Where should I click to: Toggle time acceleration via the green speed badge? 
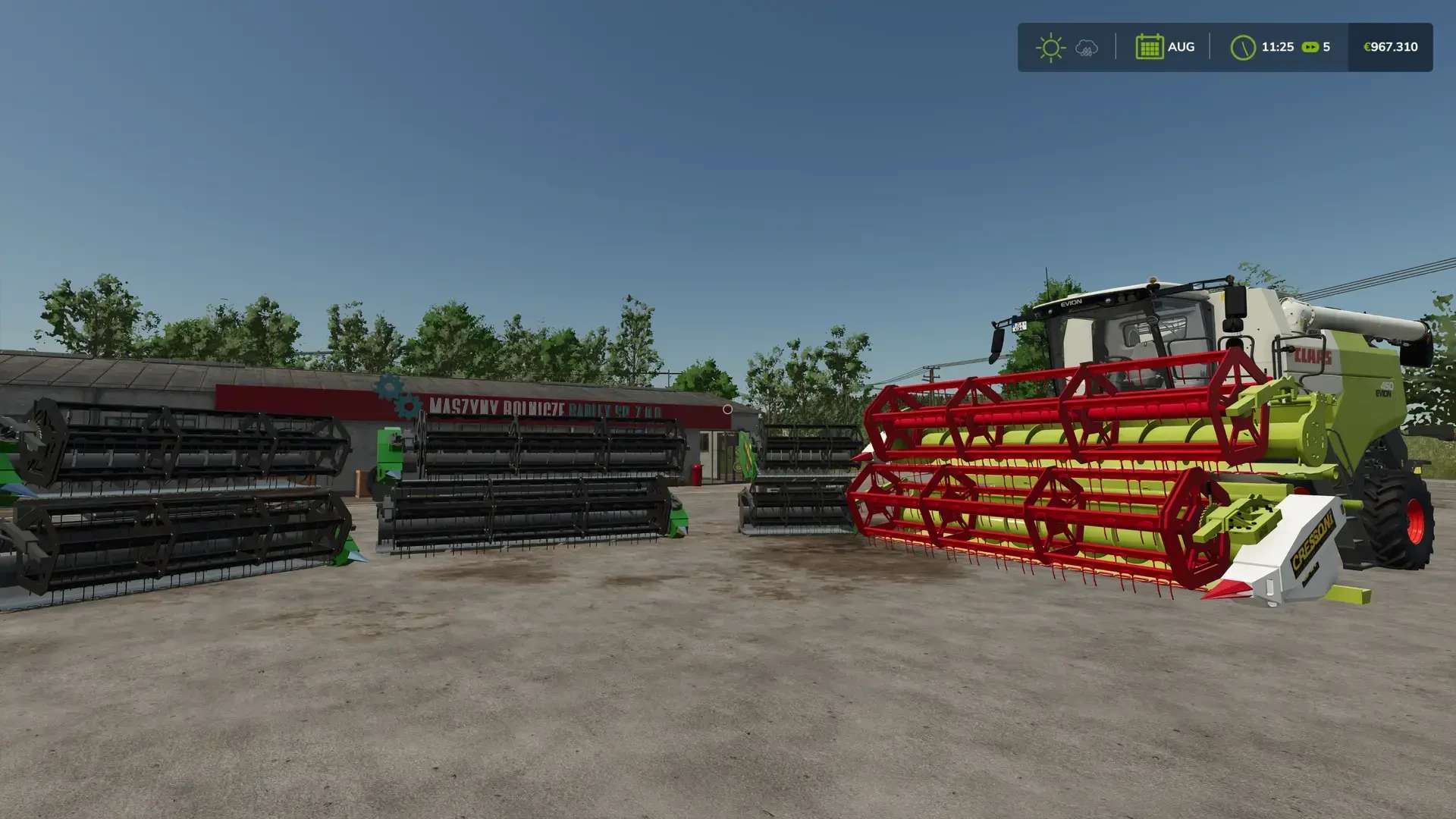coord(1310,47)
